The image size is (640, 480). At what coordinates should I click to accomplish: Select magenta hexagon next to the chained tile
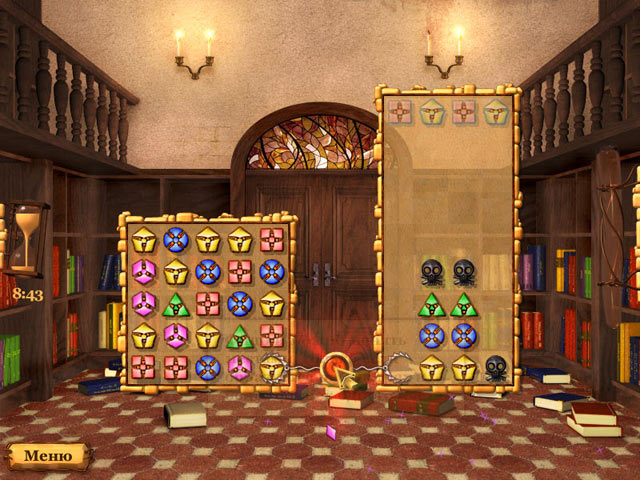pos(240,367)
